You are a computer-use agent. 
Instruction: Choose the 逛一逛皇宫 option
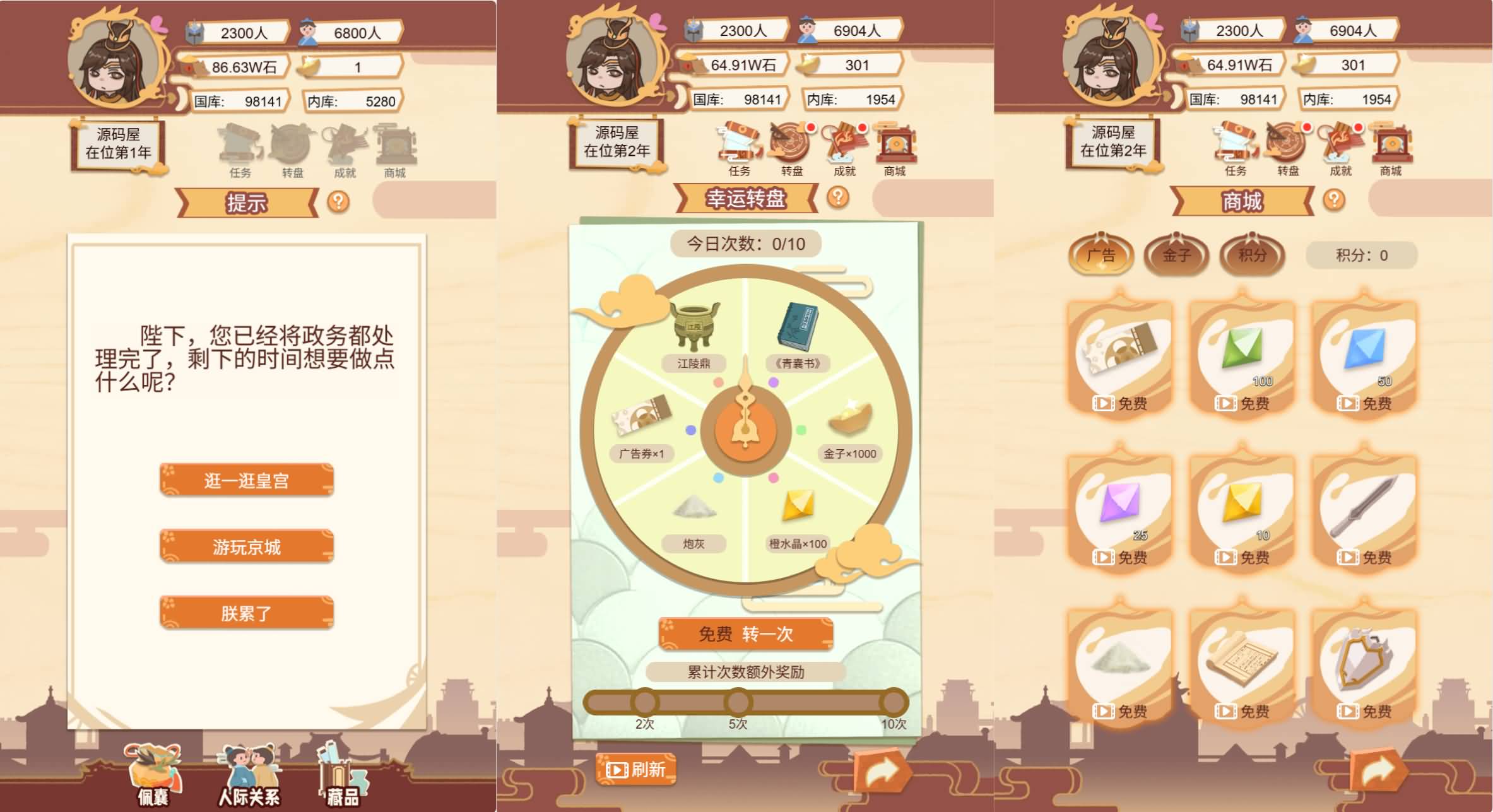(245, 480)
